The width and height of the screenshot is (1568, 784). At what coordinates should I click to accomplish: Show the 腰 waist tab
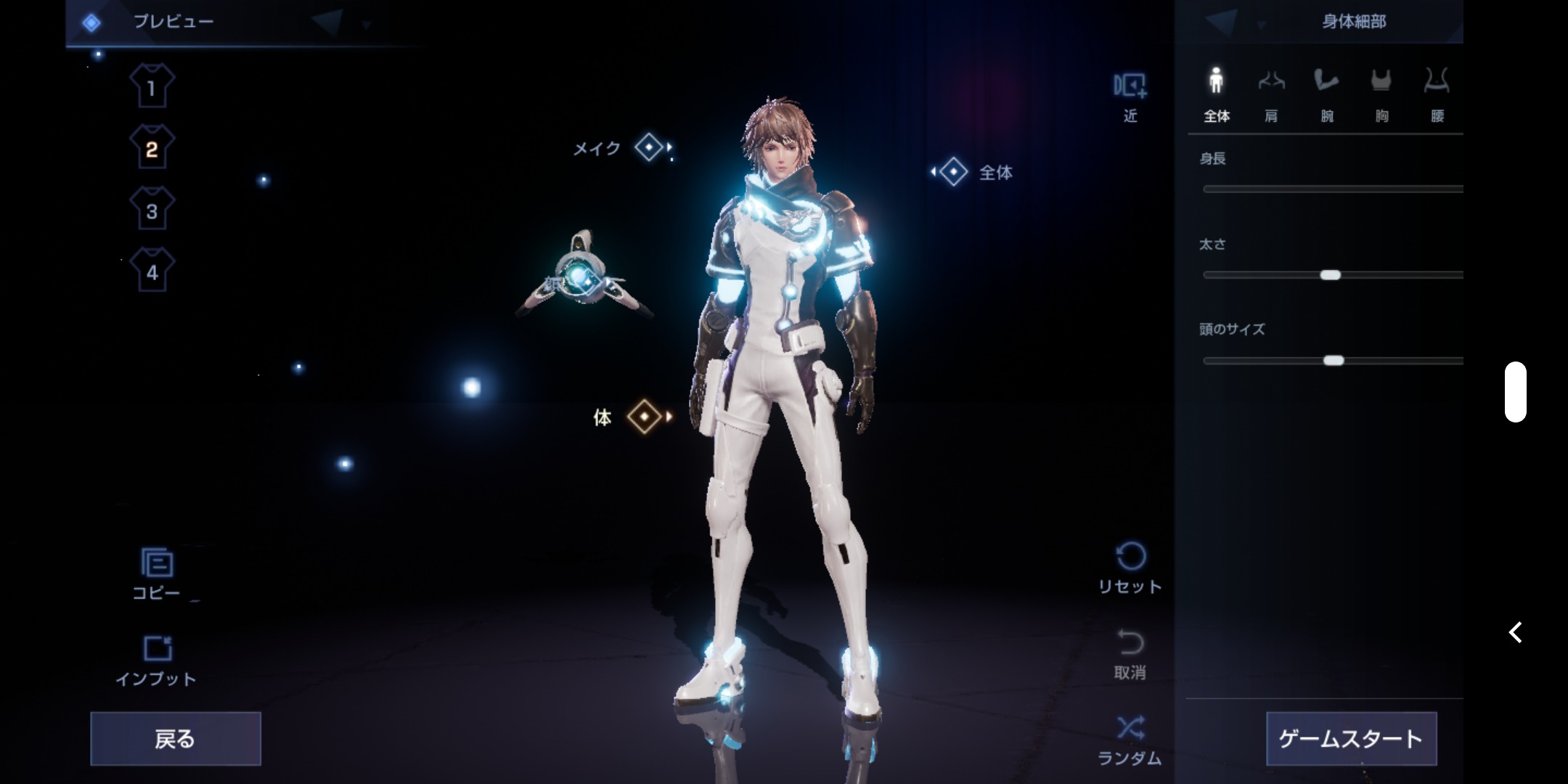click(1437, 94)
